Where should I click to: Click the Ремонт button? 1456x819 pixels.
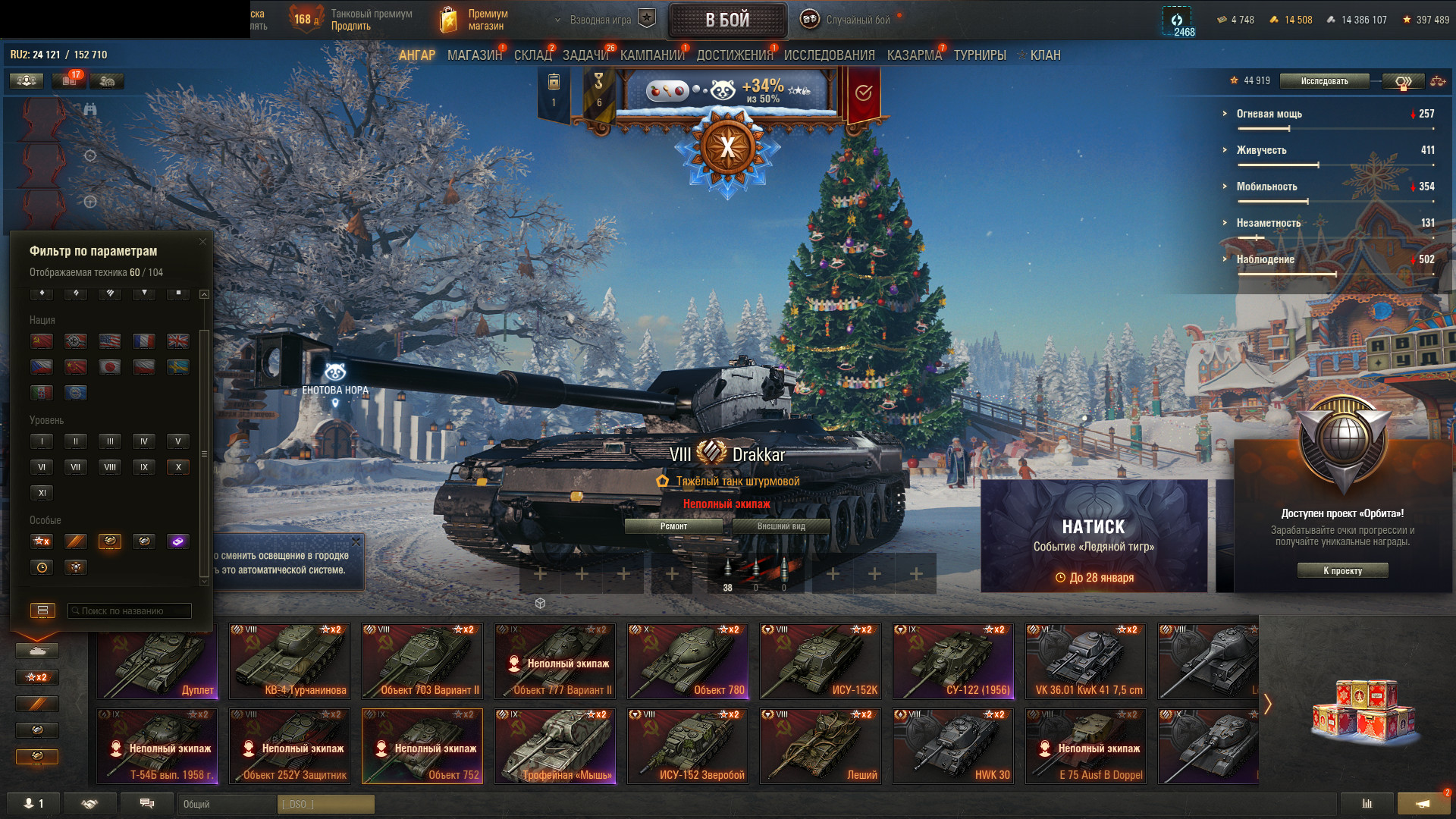point(673,526)
